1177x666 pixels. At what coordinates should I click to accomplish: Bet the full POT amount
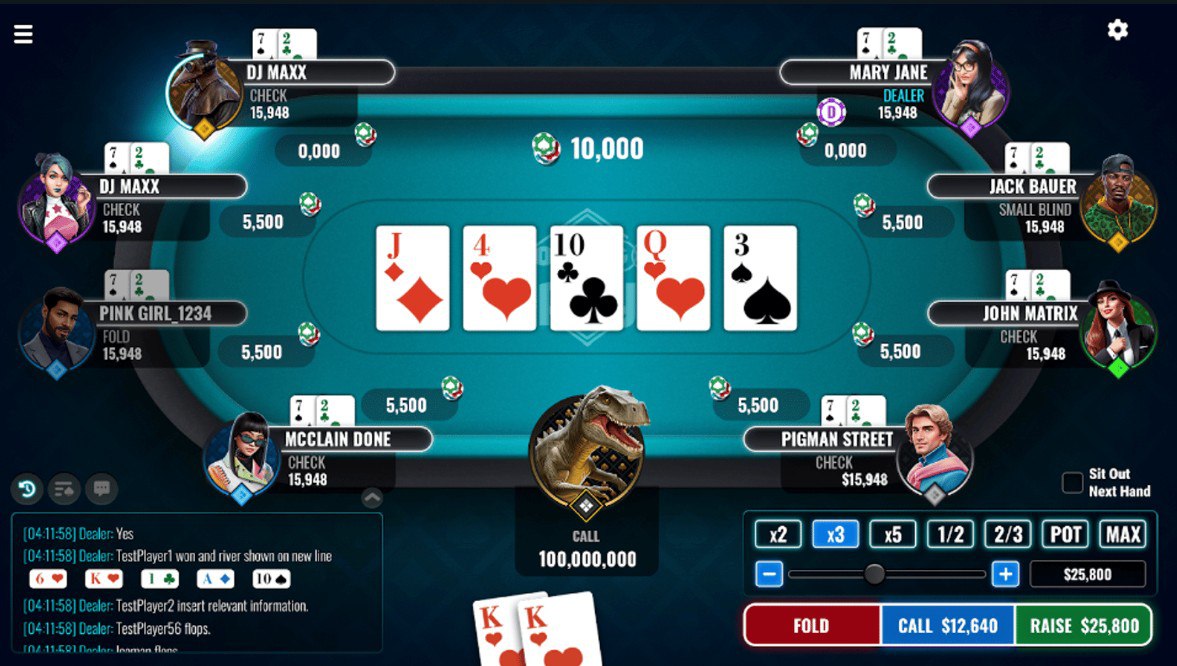tap(1065, 535)
